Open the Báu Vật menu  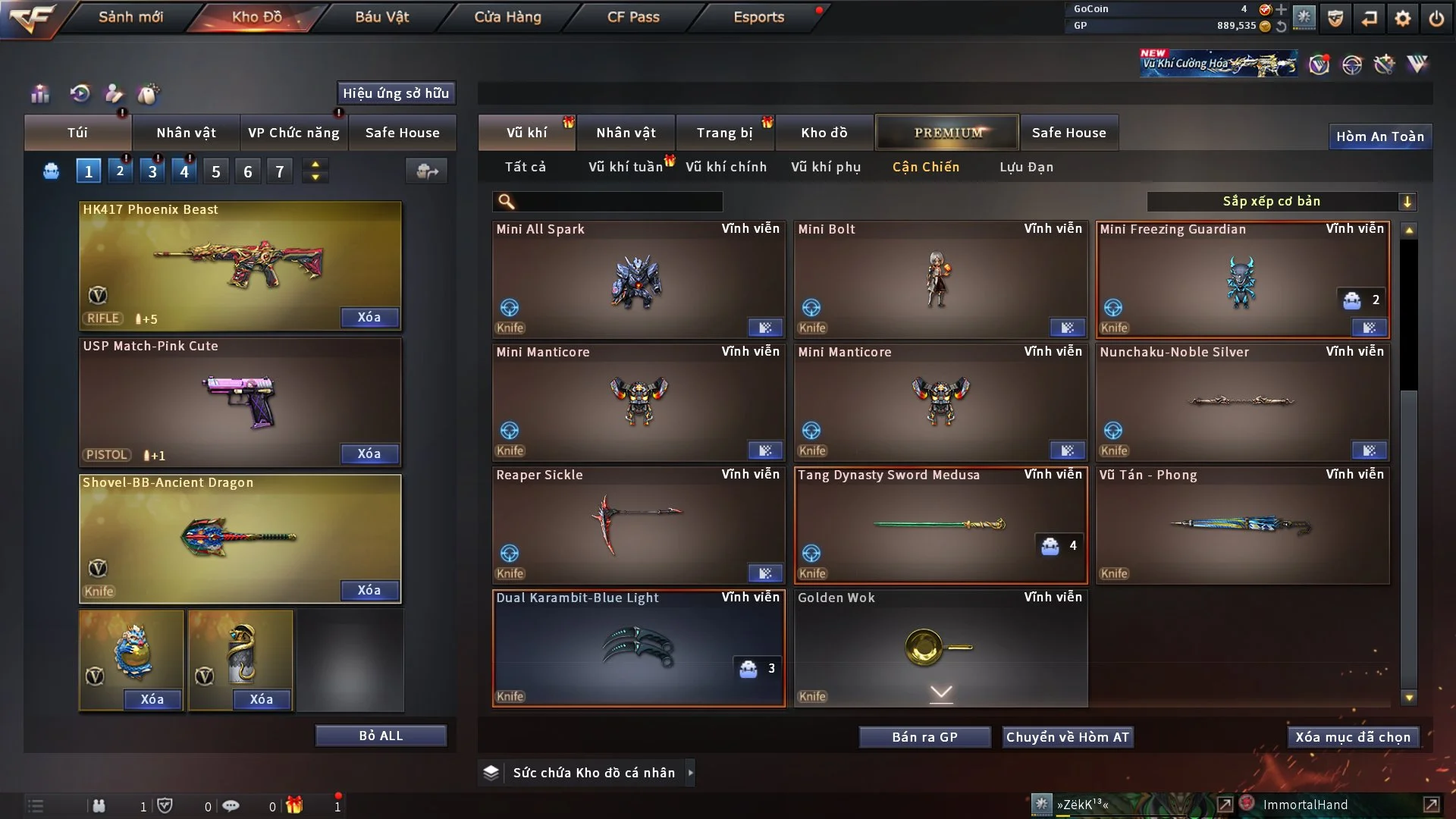pyautogui.click(x=381, y=17)
